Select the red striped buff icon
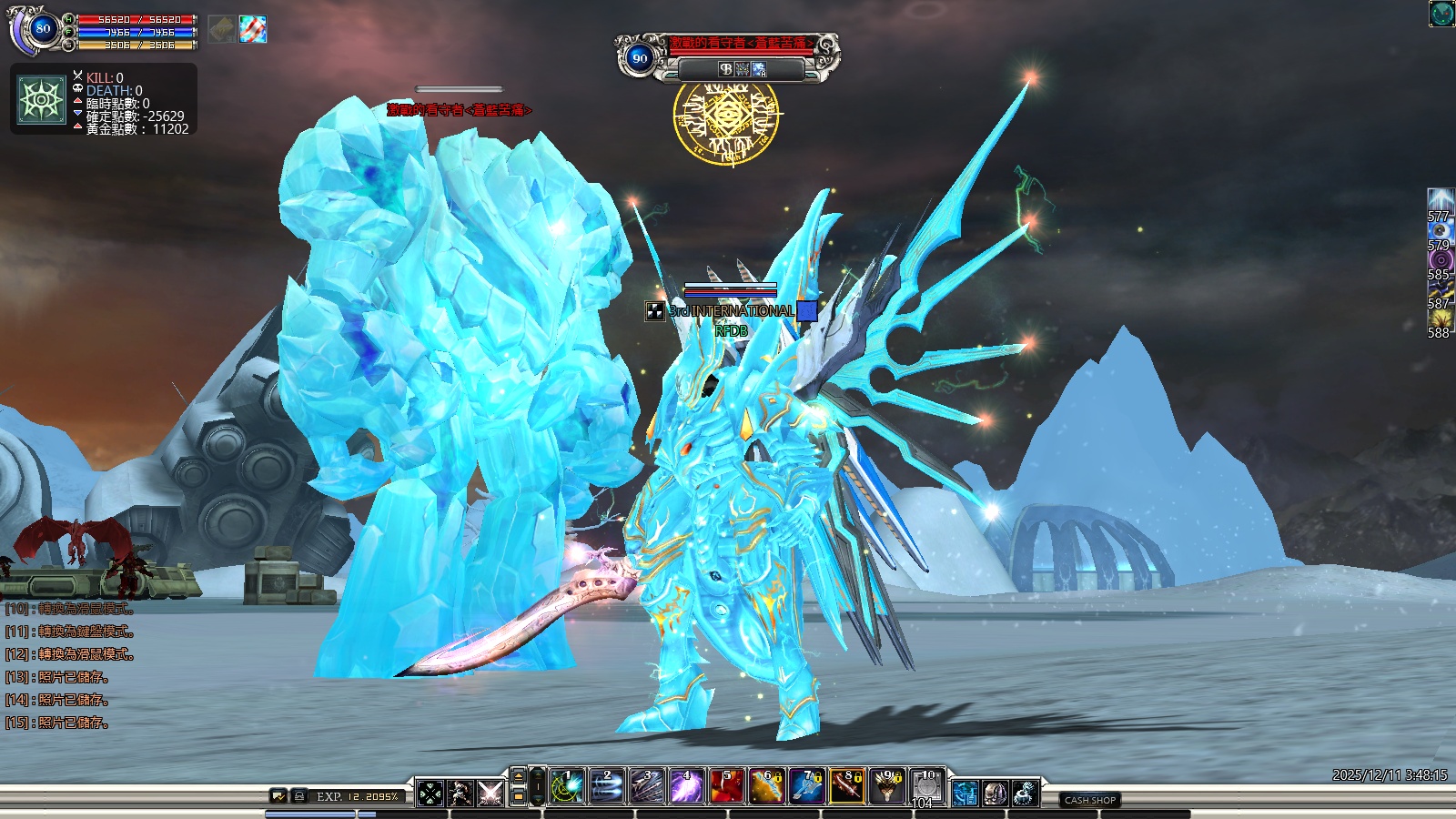The image size is (1456, 819). (x=253, y=29)
